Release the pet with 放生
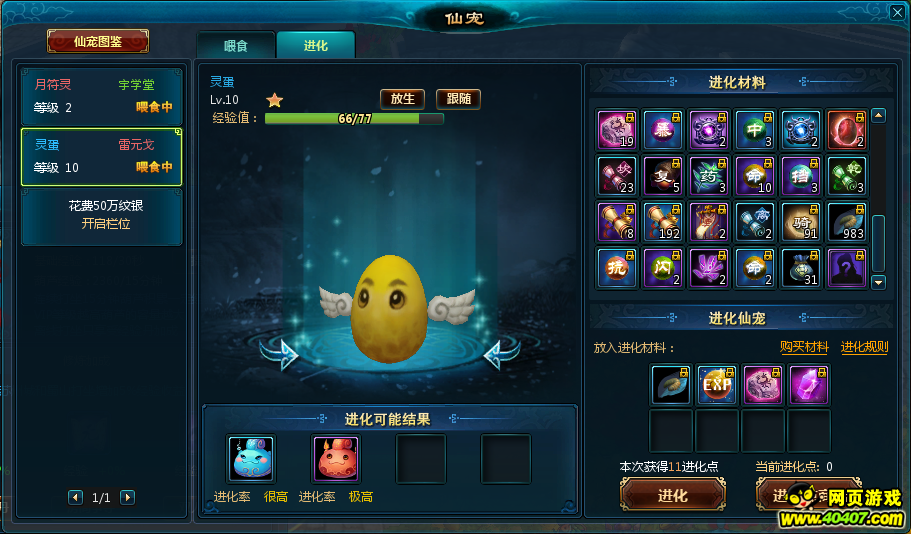911x534 pixels. (402, 99)
